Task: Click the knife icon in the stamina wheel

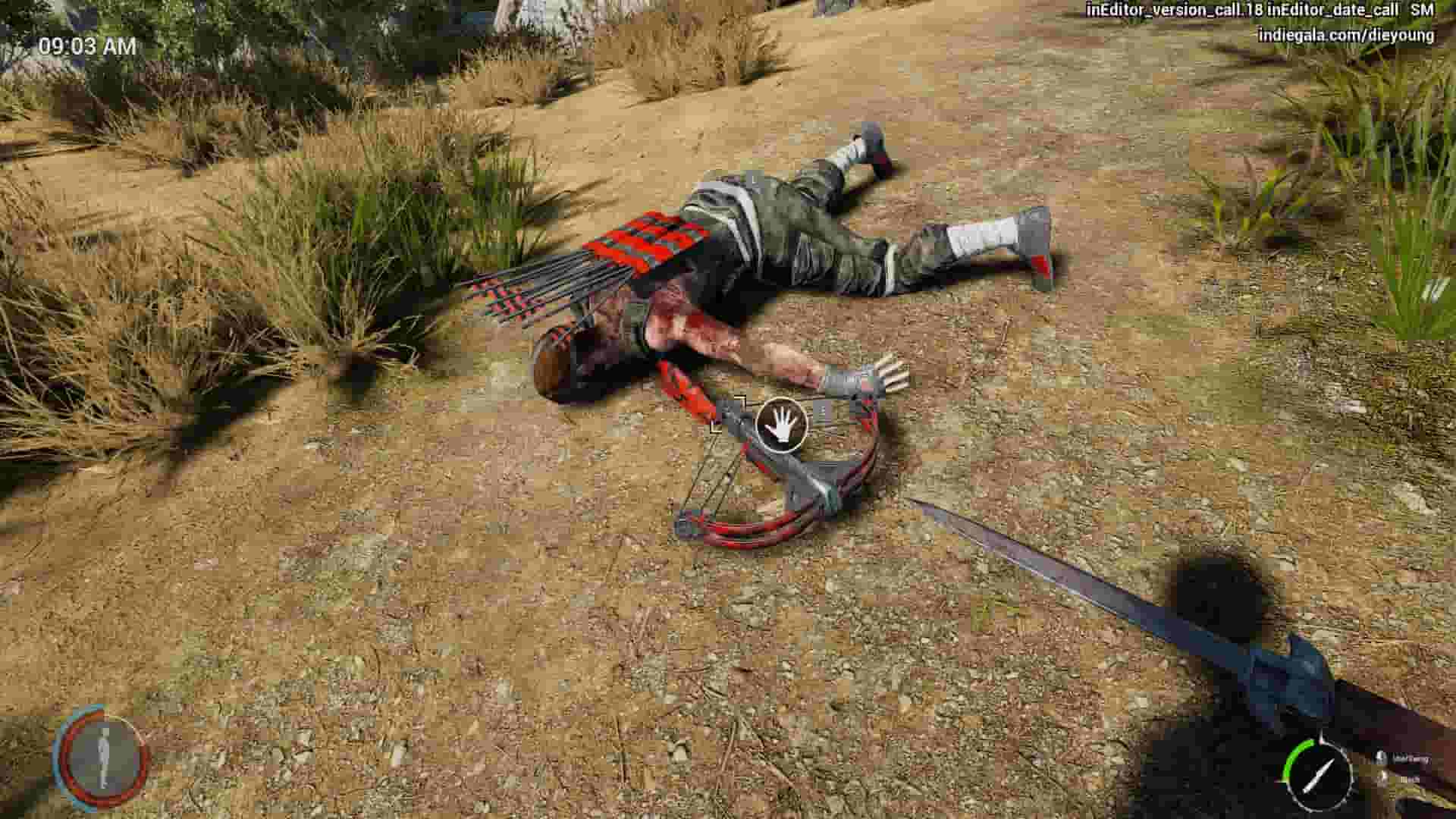Action: [1319, 775]
